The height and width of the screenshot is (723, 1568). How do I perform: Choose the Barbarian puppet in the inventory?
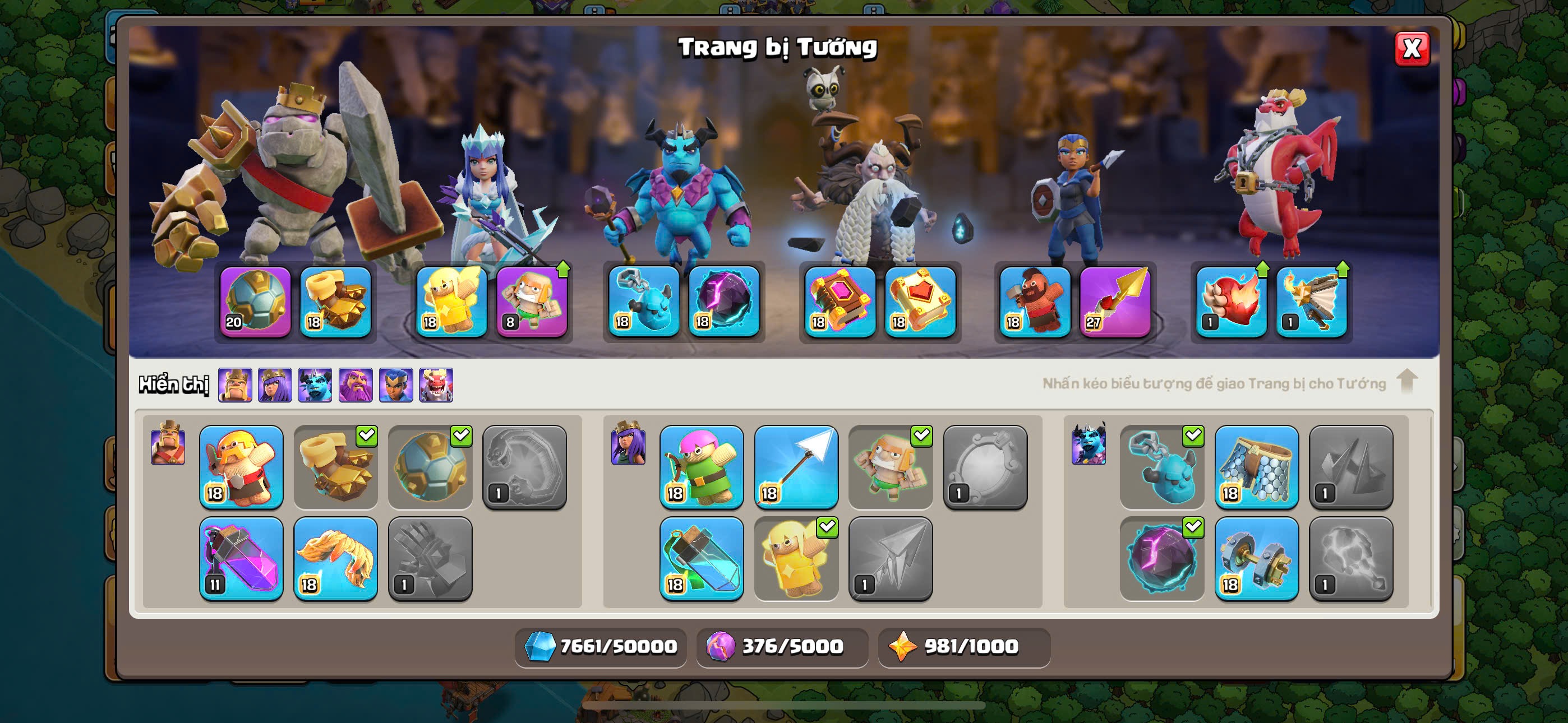pos(241,467)
